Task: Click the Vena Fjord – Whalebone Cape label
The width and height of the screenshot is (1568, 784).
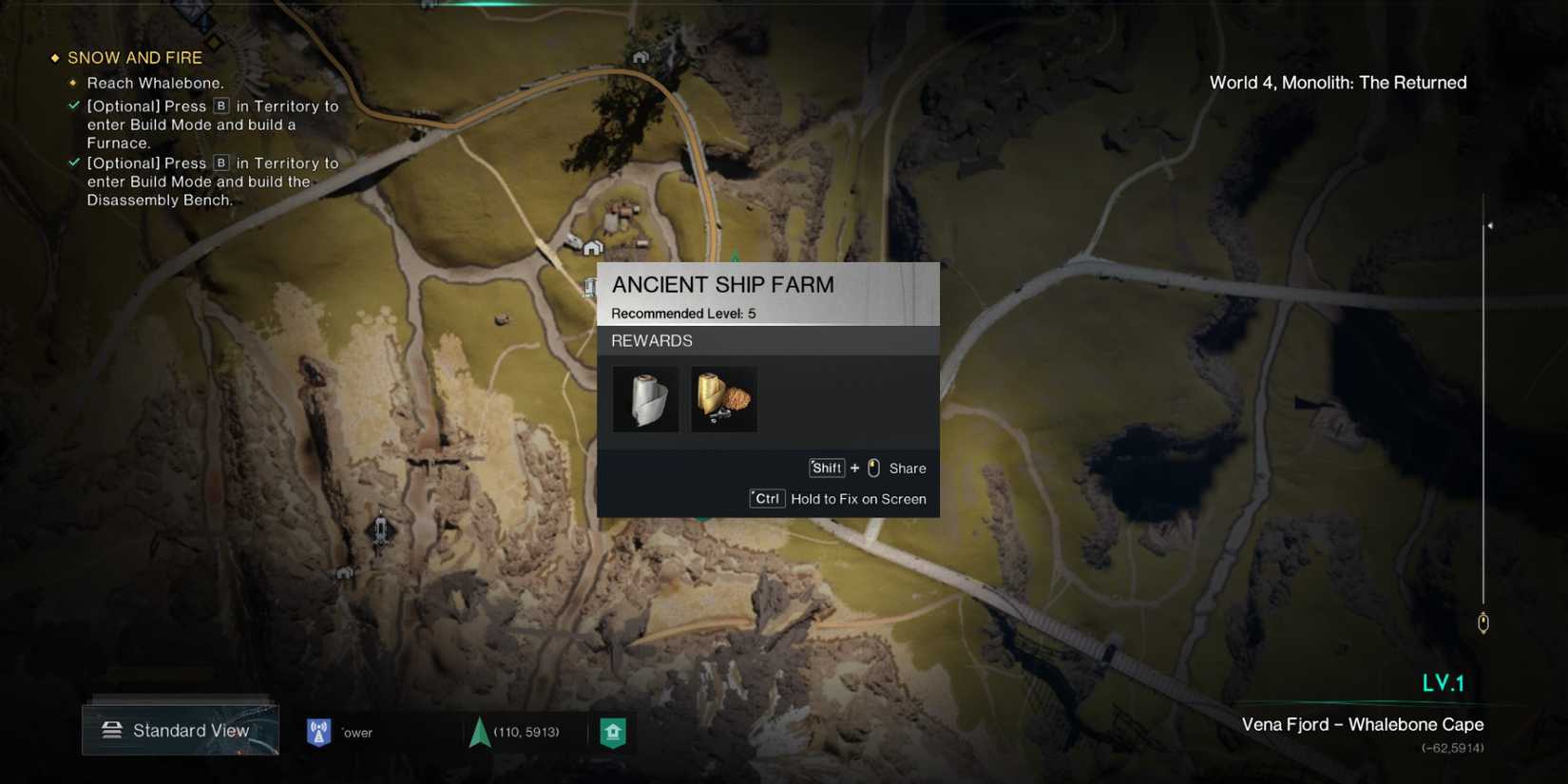Action: [1363, 724]
